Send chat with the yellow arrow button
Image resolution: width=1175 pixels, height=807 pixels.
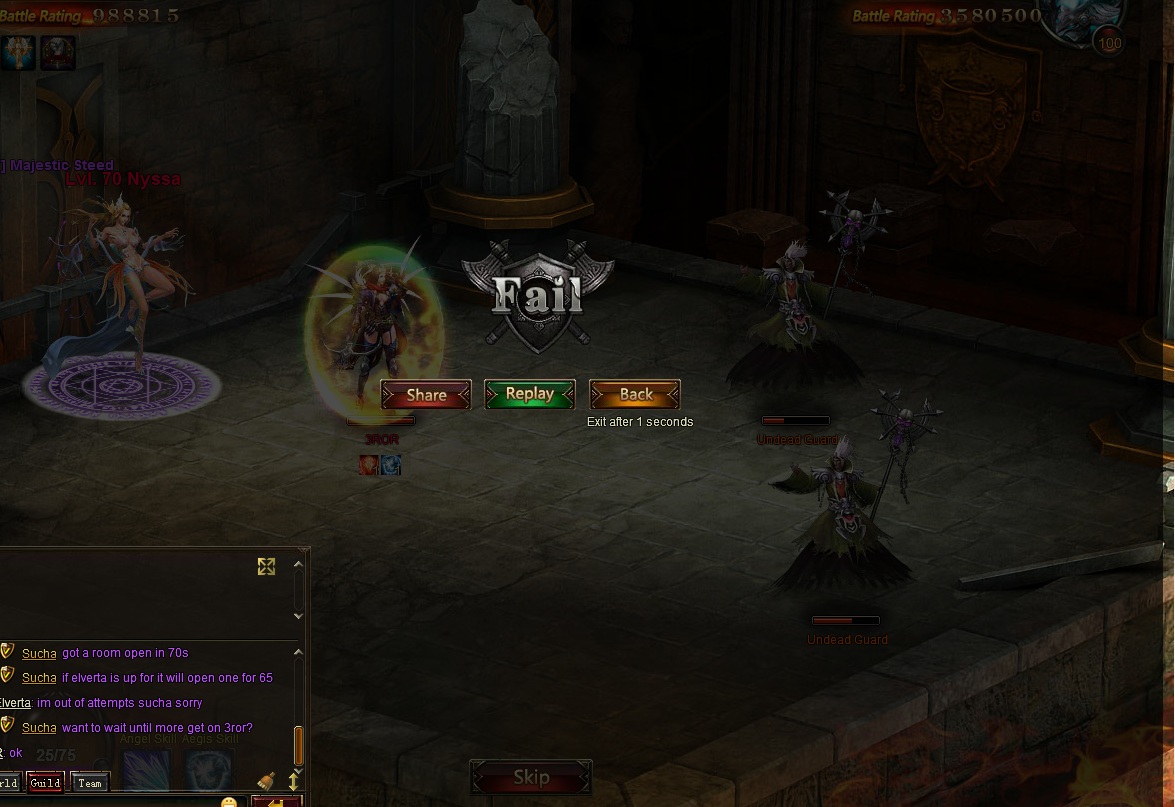[x=276, y=802]
